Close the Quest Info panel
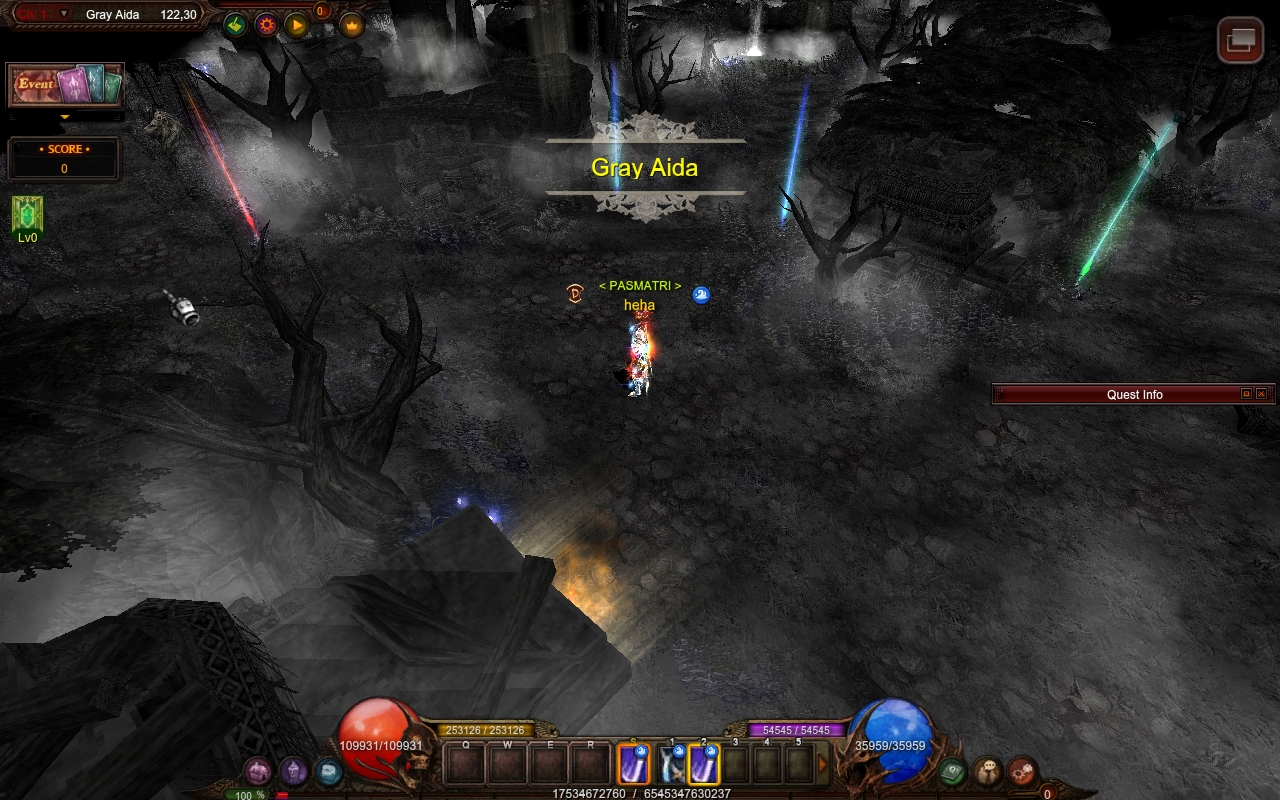 click(1261, 394)
